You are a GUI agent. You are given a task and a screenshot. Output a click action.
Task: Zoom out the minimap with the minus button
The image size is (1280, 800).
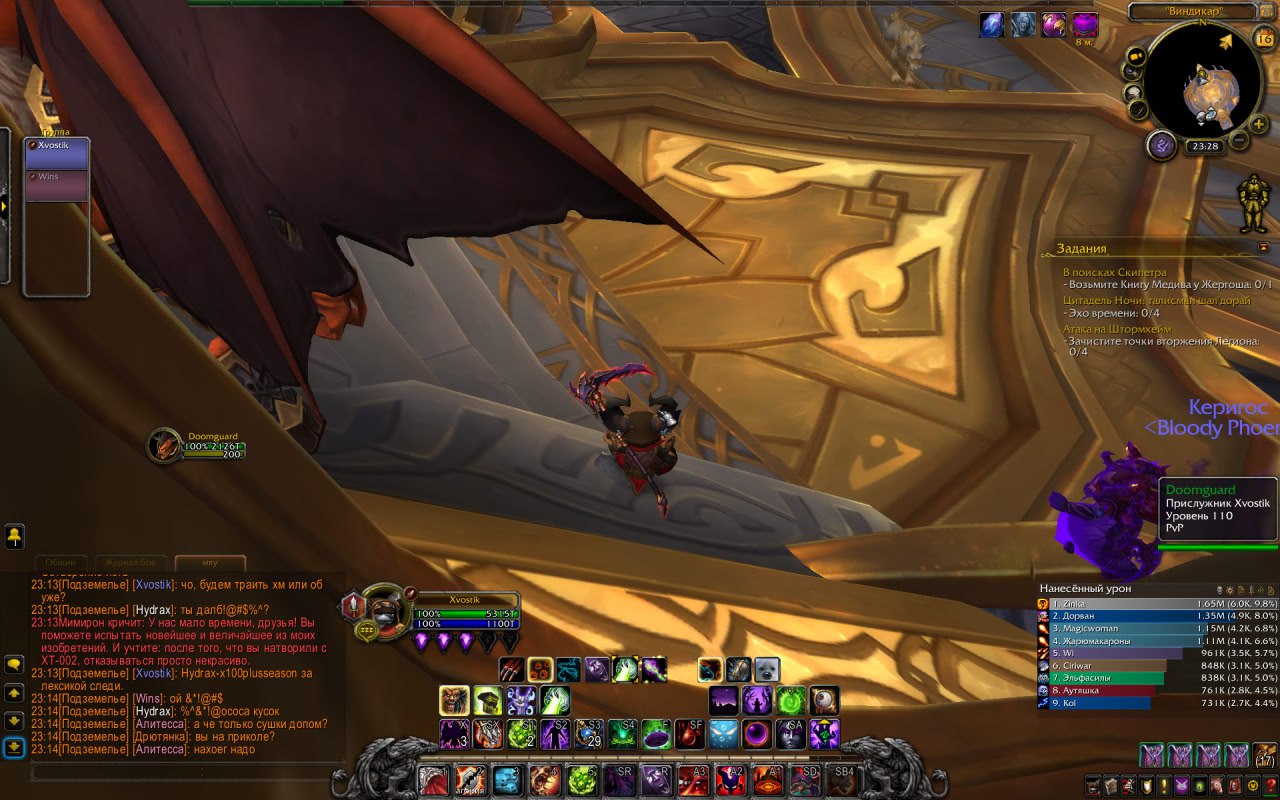tap(1238, 140)
